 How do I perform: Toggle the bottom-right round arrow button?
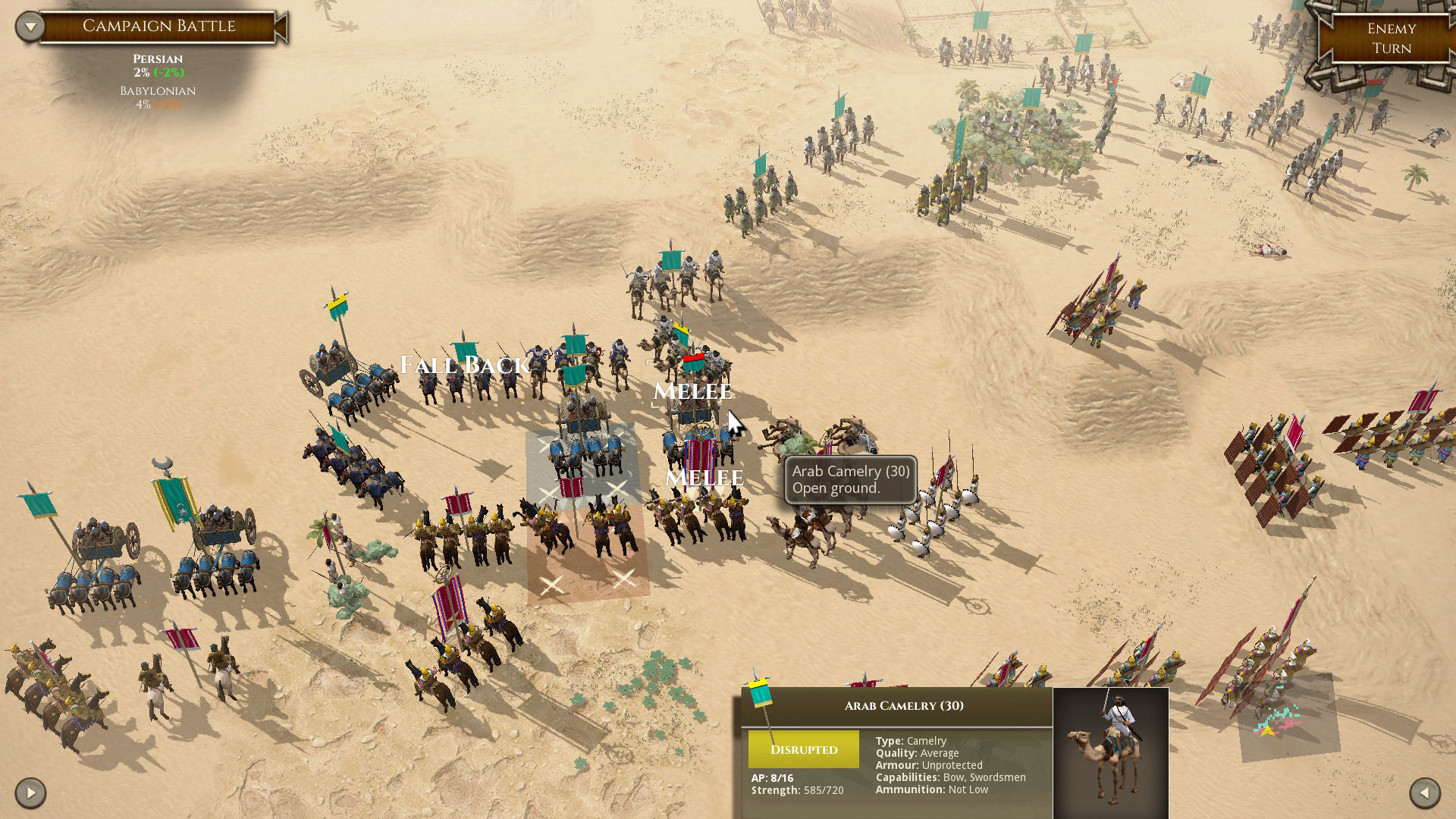click(x=1424, y=793)
